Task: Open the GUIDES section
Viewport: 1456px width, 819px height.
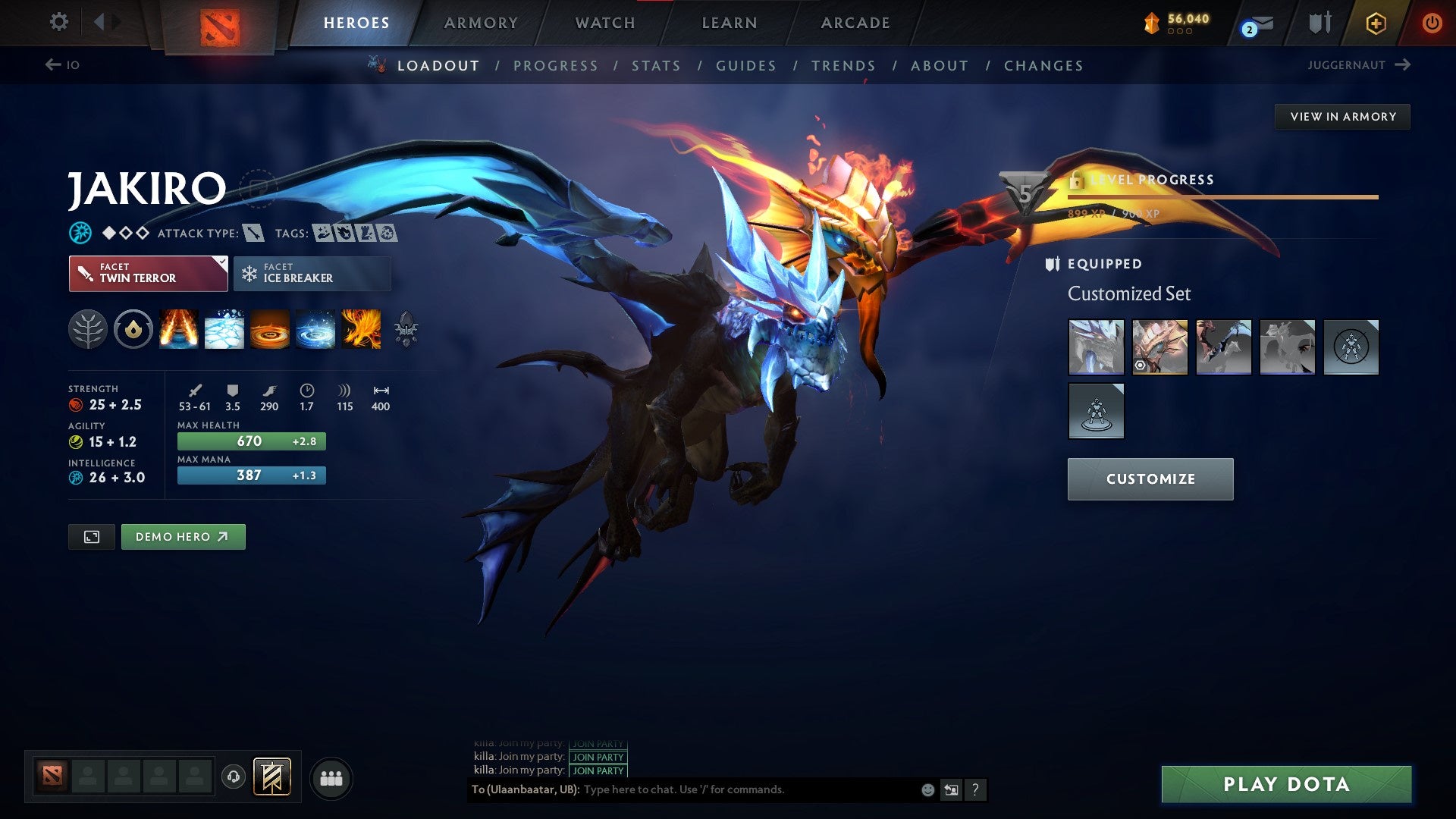Action: pyautogui.click(x=745, y=66)
